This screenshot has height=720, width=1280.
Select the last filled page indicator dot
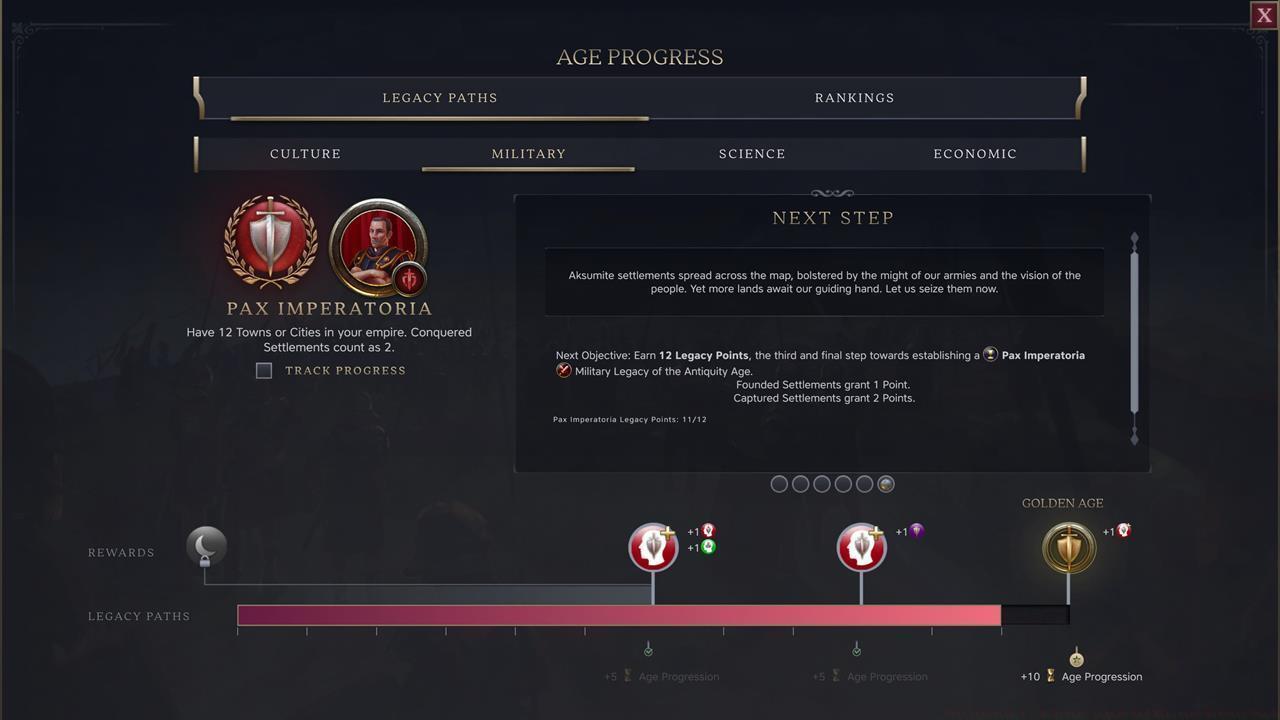(886, 484)
